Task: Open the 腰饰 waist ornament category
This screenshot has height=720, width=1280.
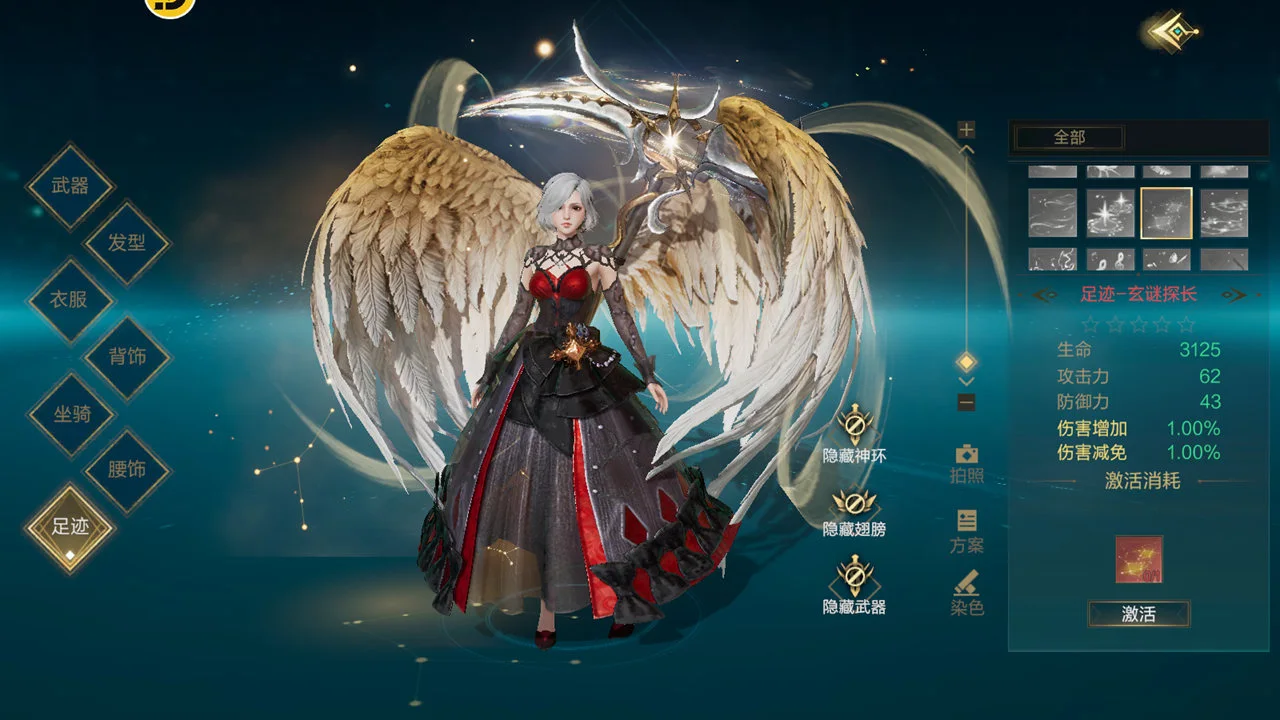Action: (x=127, y=470)
